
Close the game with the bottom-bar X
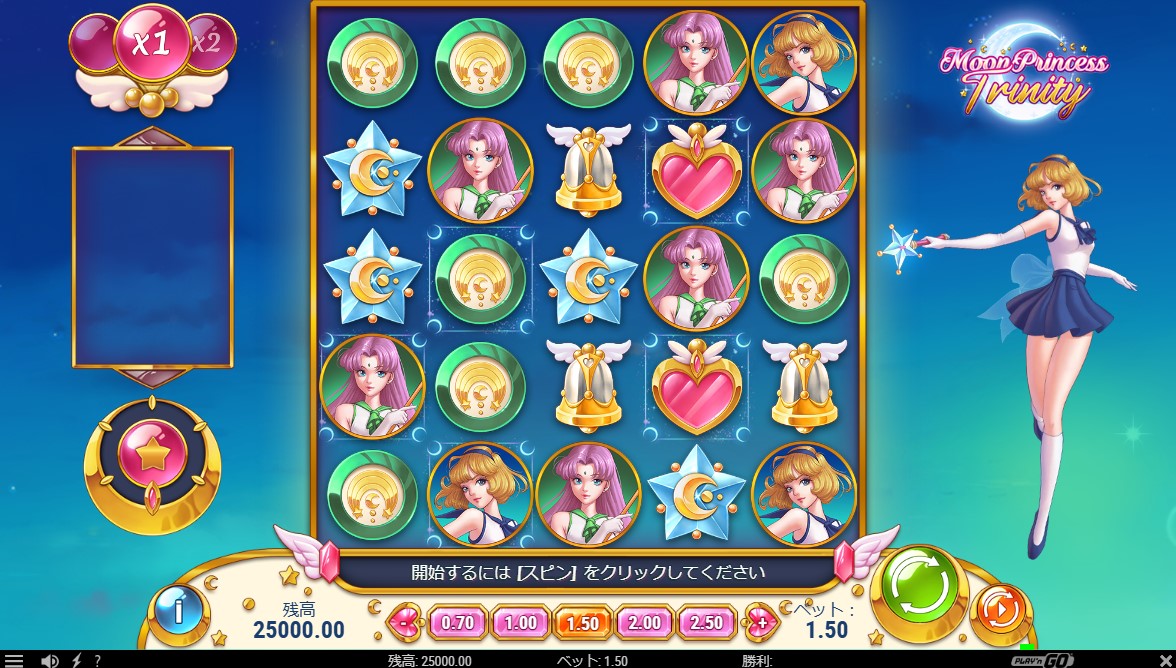1164,661
